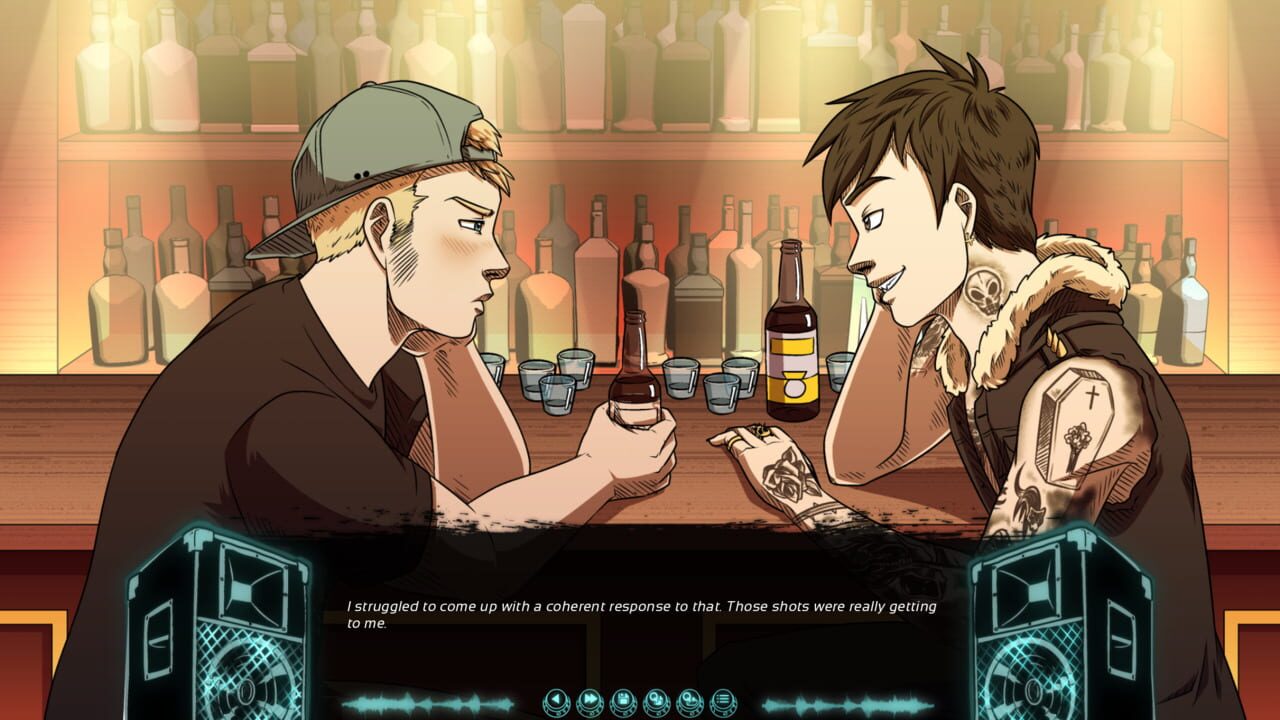1280x720 pixels.
Task: Quick load the game via the Q-load icon
Action: (x=690, y=700)
